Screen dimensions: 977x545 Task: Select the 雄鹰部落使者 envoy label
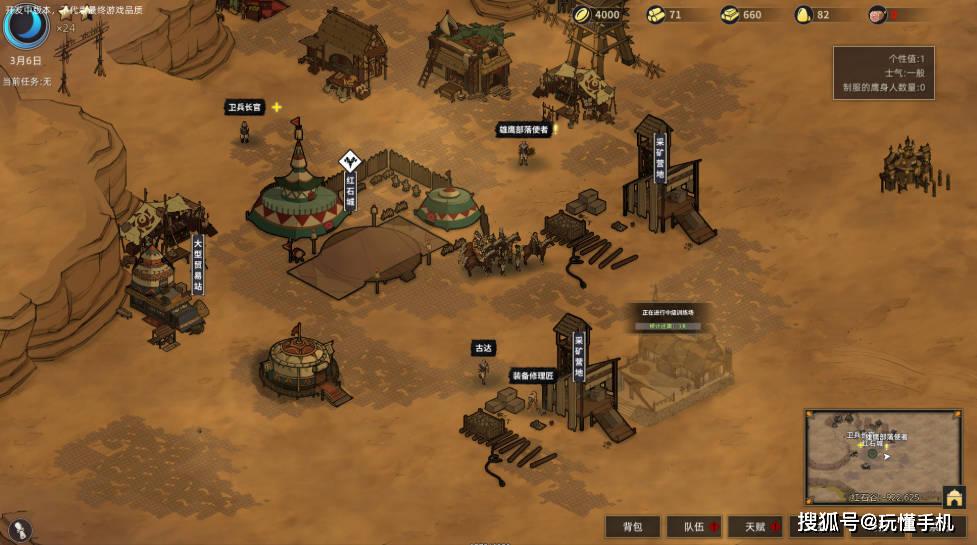click(x=523, y=129)
